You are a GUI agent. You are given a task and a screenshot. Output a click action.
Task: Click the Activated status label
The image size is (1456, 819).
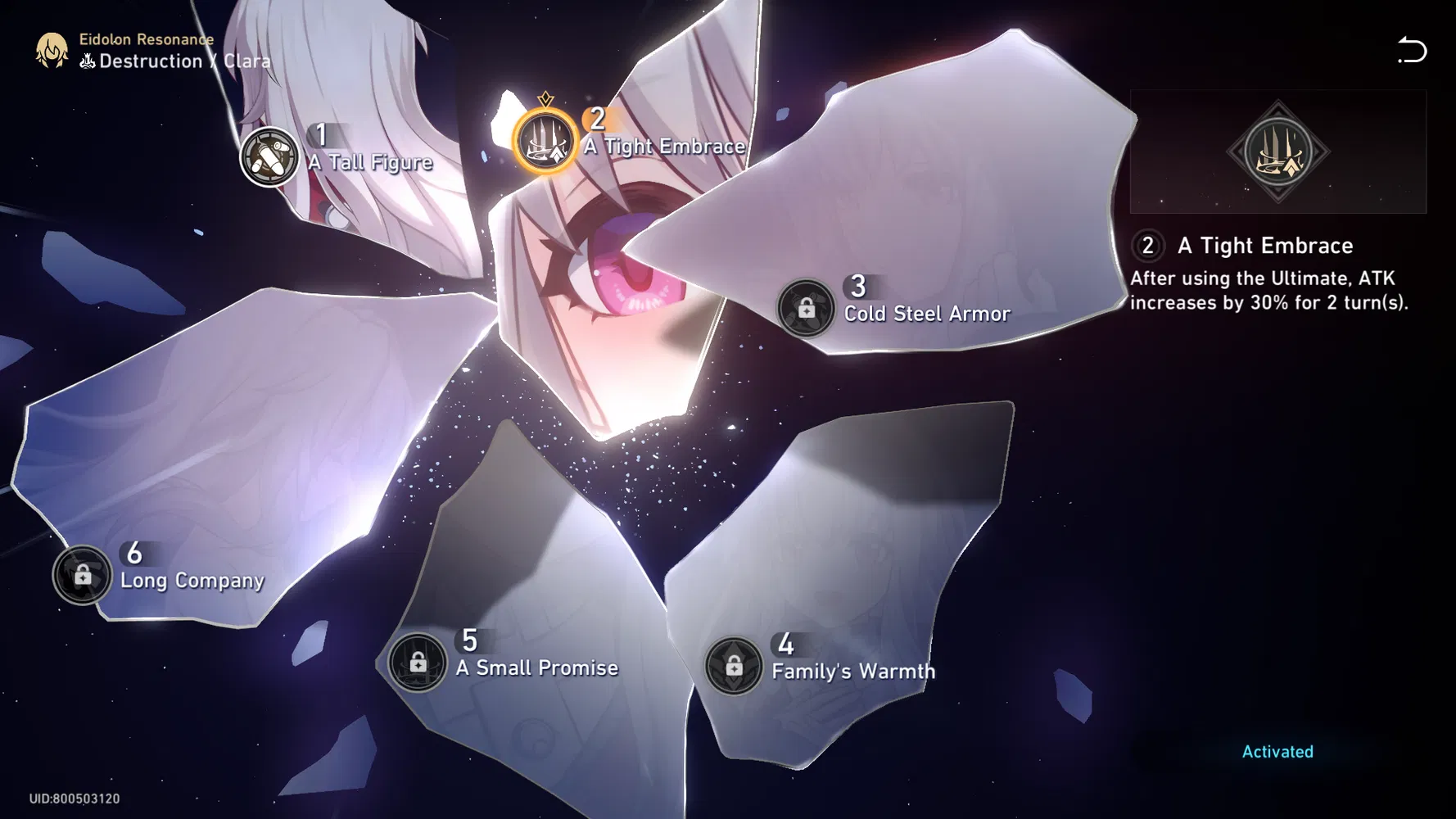[x=1277, y=751]
